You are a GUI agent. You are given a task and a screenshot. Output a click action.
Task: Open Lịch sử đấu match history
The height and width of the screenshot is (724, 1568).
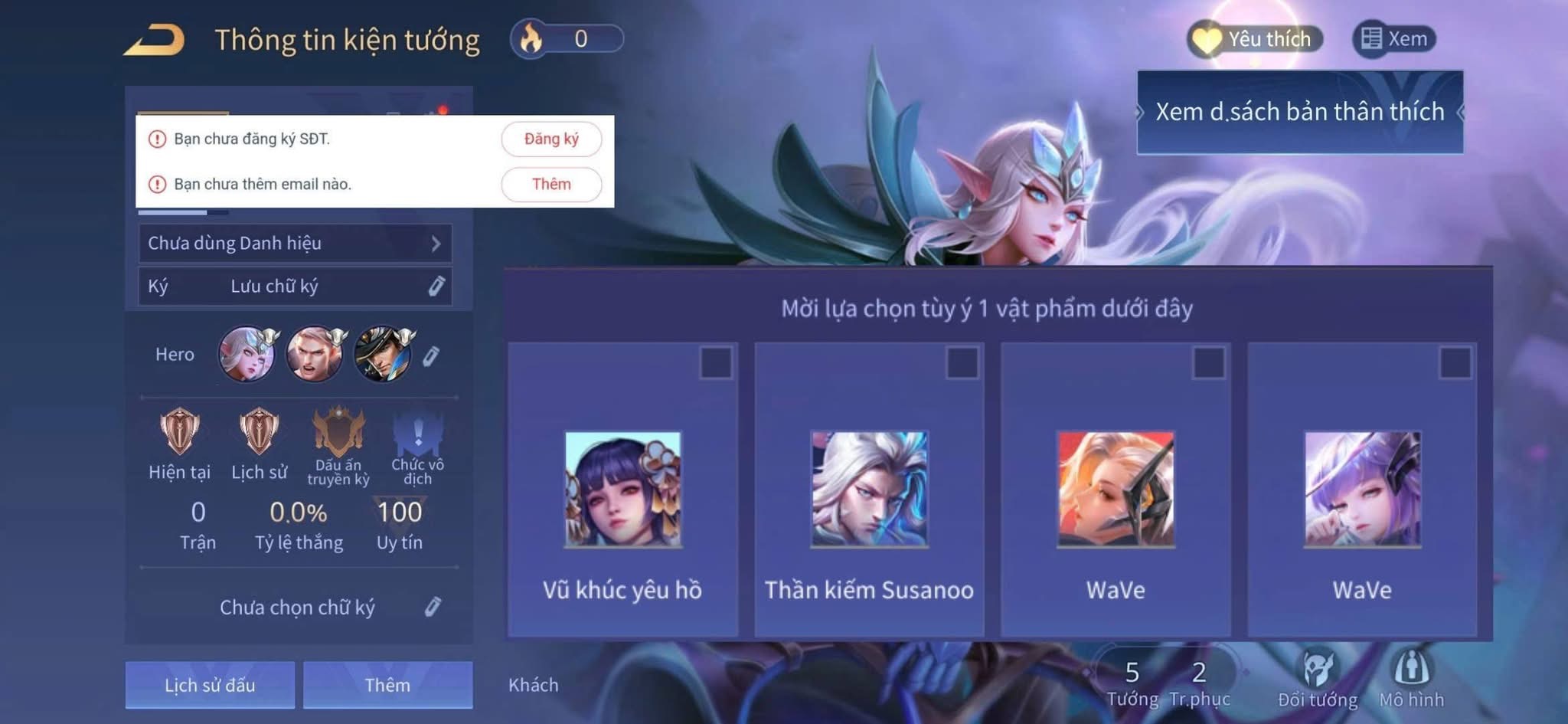tap(210, 685)
